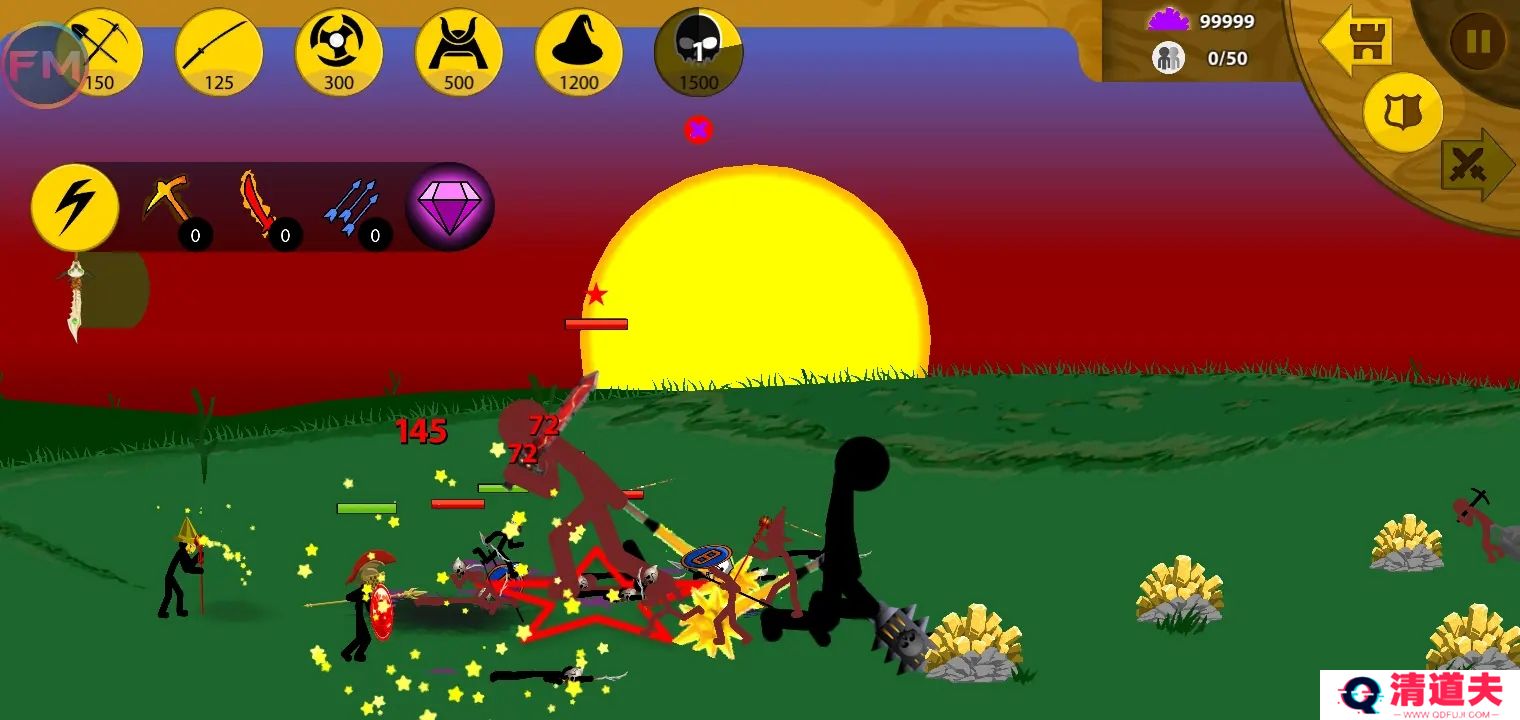Command army to attack with crossed swords

1473,165
